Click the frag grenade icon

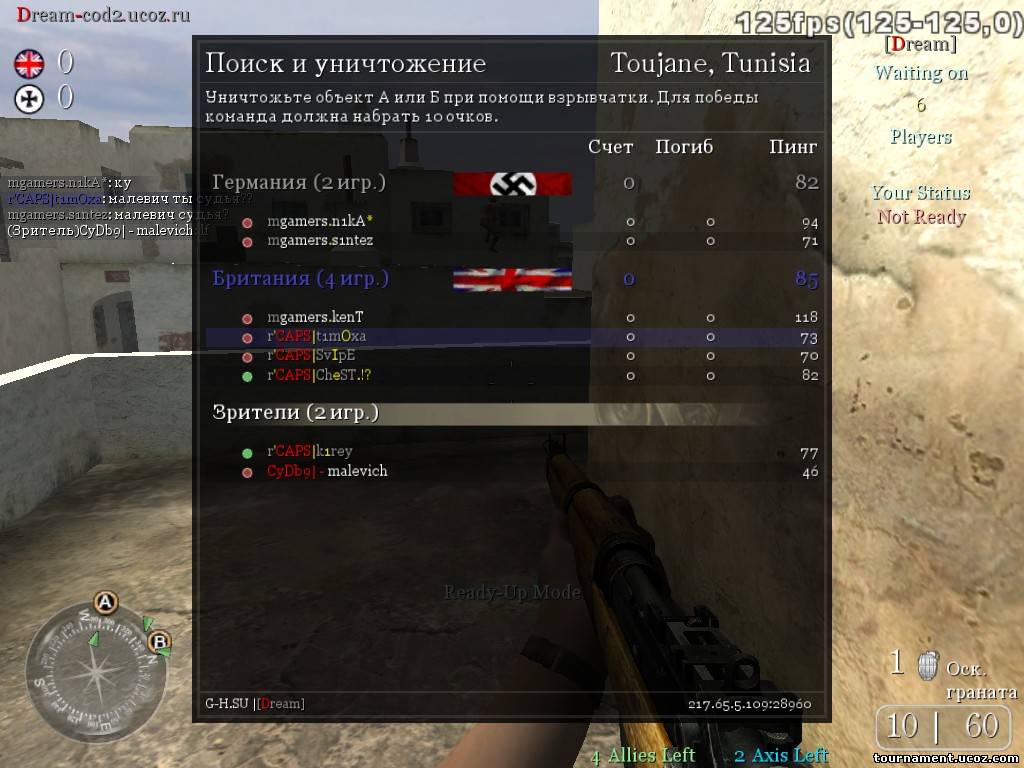[928, 664]
